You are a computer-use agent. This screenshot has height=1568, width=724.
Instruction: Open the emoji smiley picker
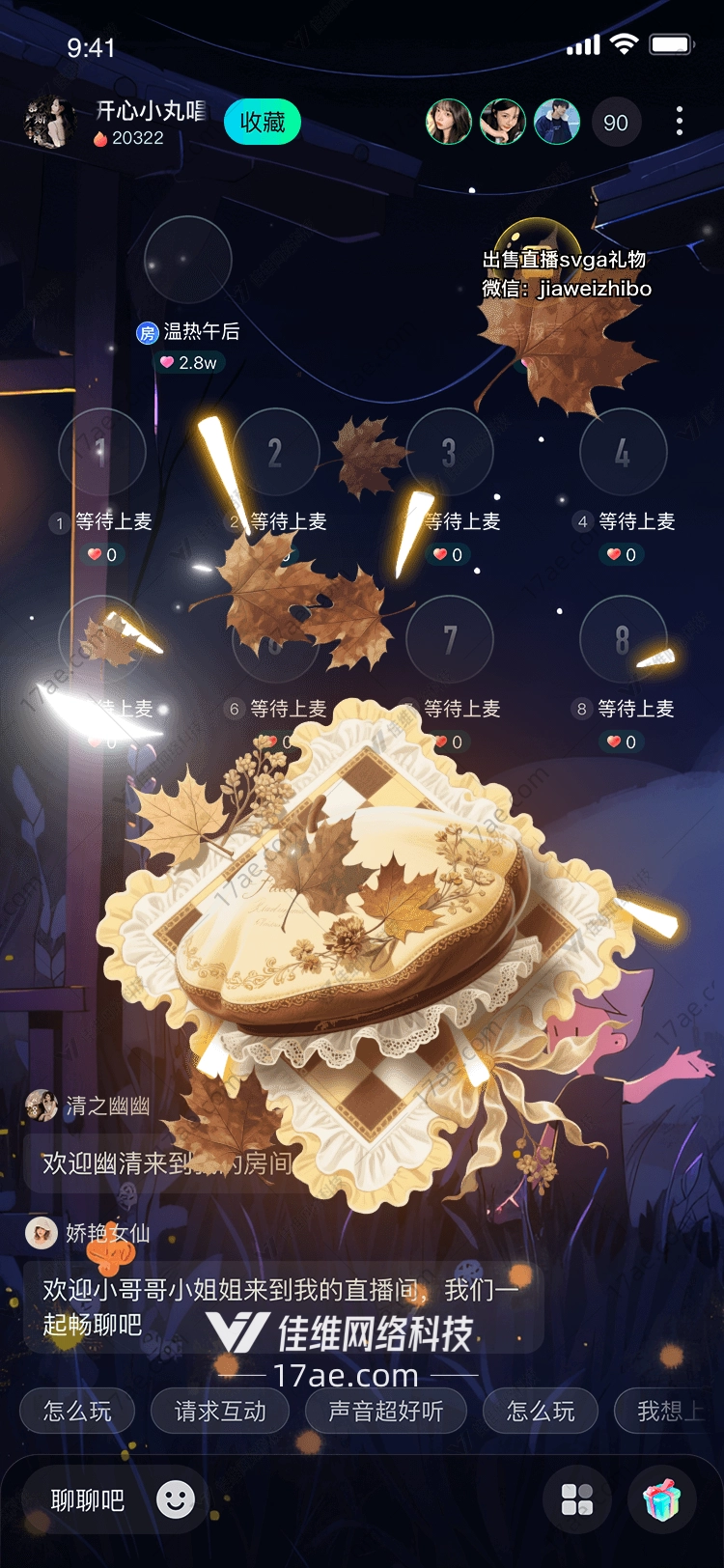176,1499
